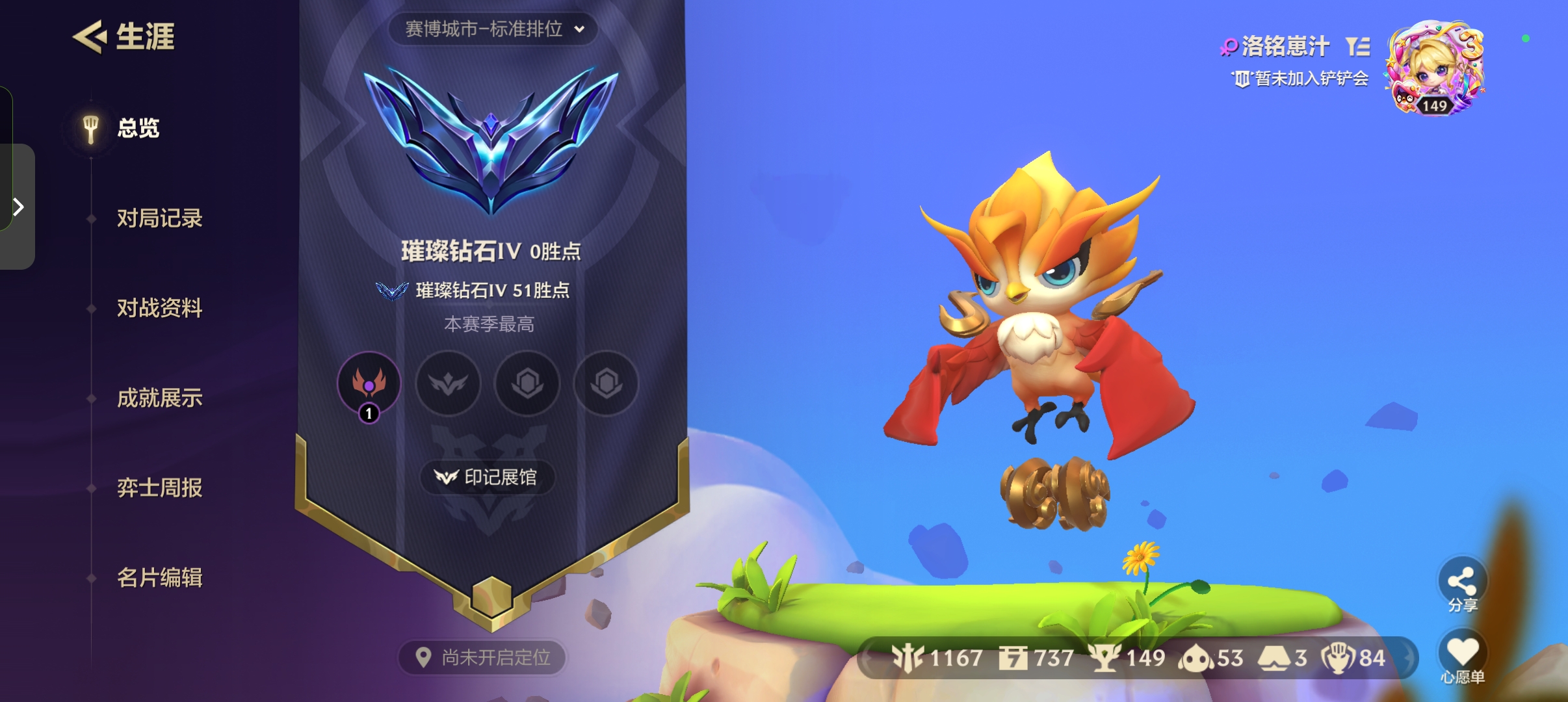View the player avatar with level 149

pyautogui.click(x=1435, y=68)
